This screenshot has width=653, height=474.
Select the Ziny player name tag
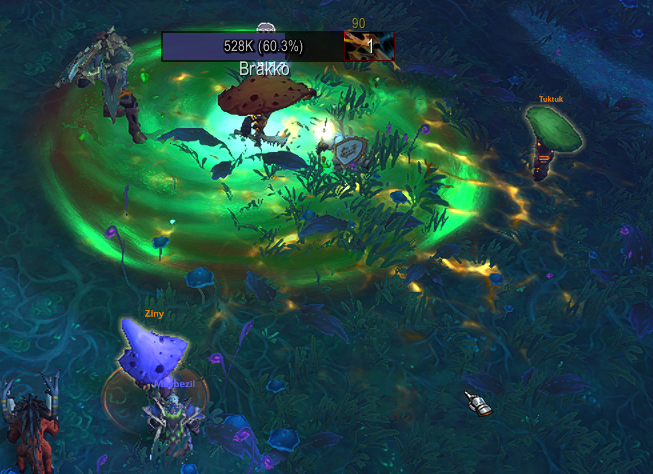pos(154,313)
